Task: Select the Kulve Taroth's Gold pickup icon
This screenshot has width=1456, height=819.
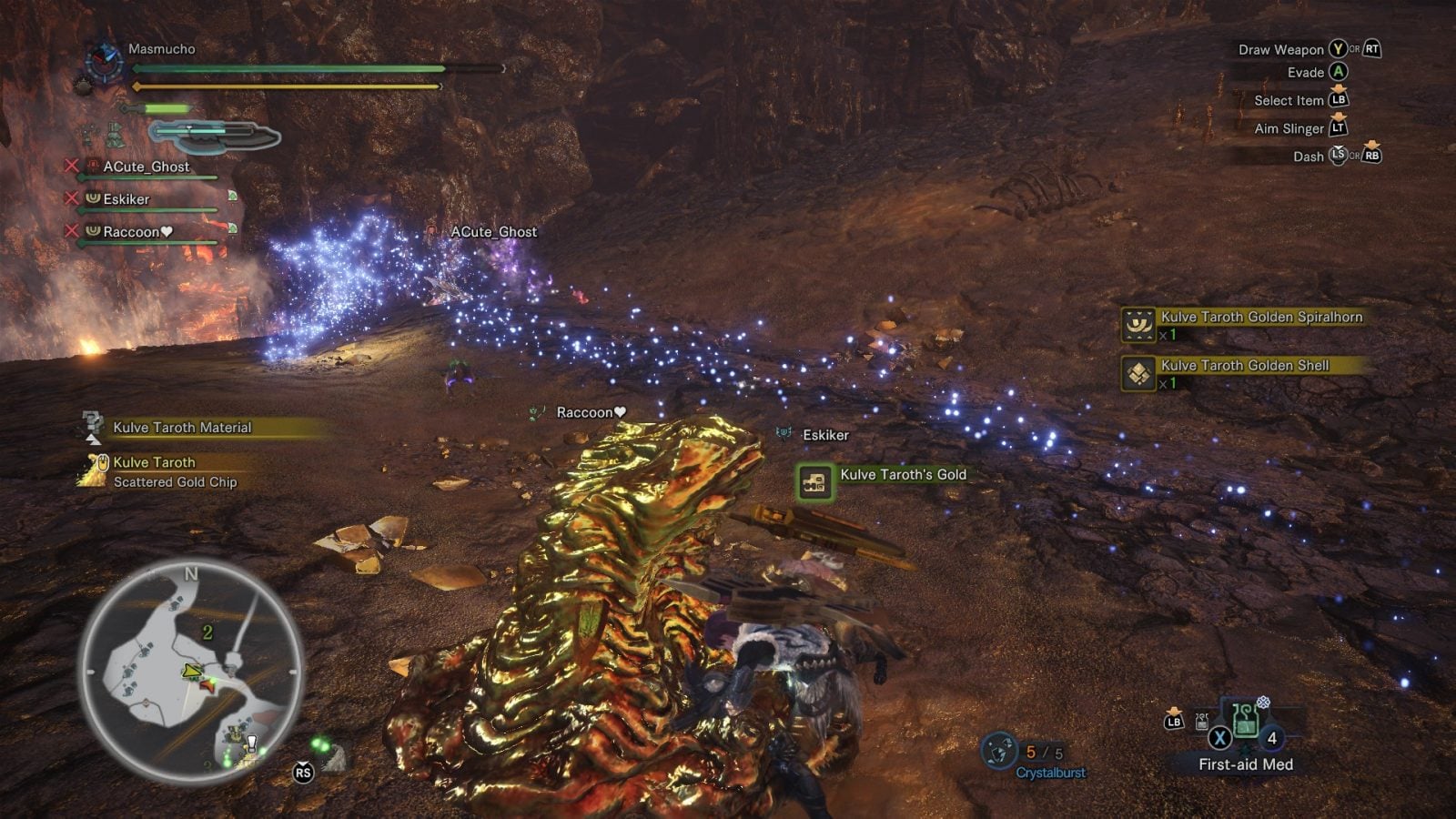Action: (813, 481)
